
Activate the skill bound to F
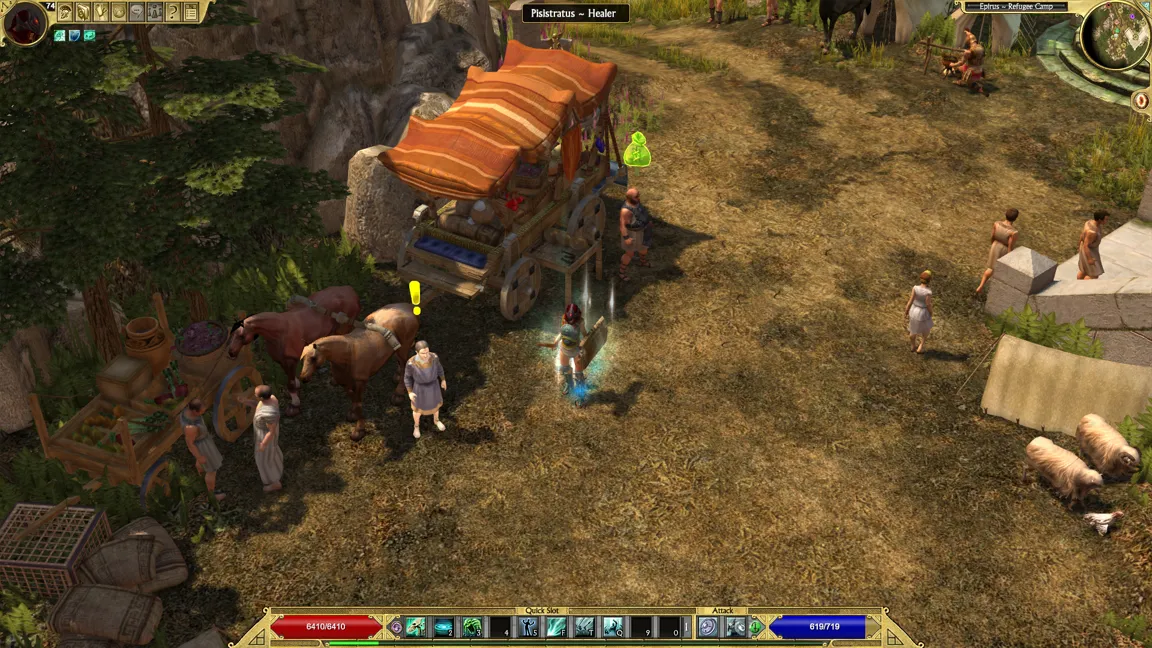(x=557, y=627)
